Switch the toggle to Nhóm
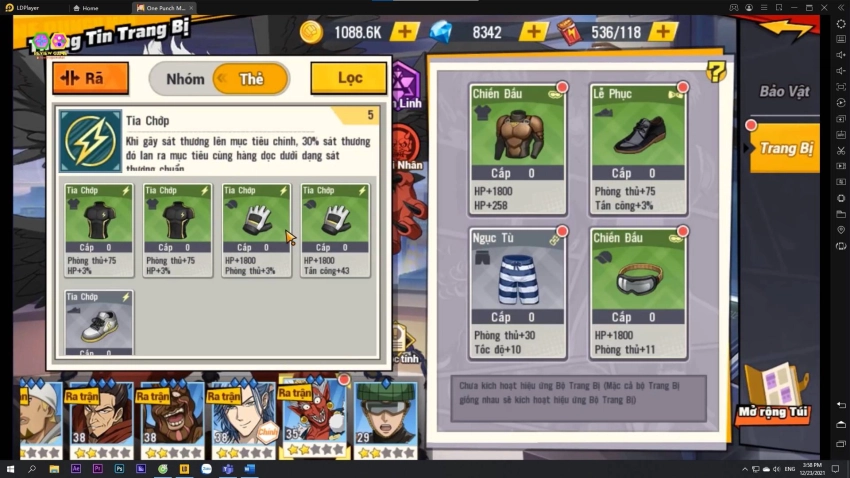 [185, 79]
